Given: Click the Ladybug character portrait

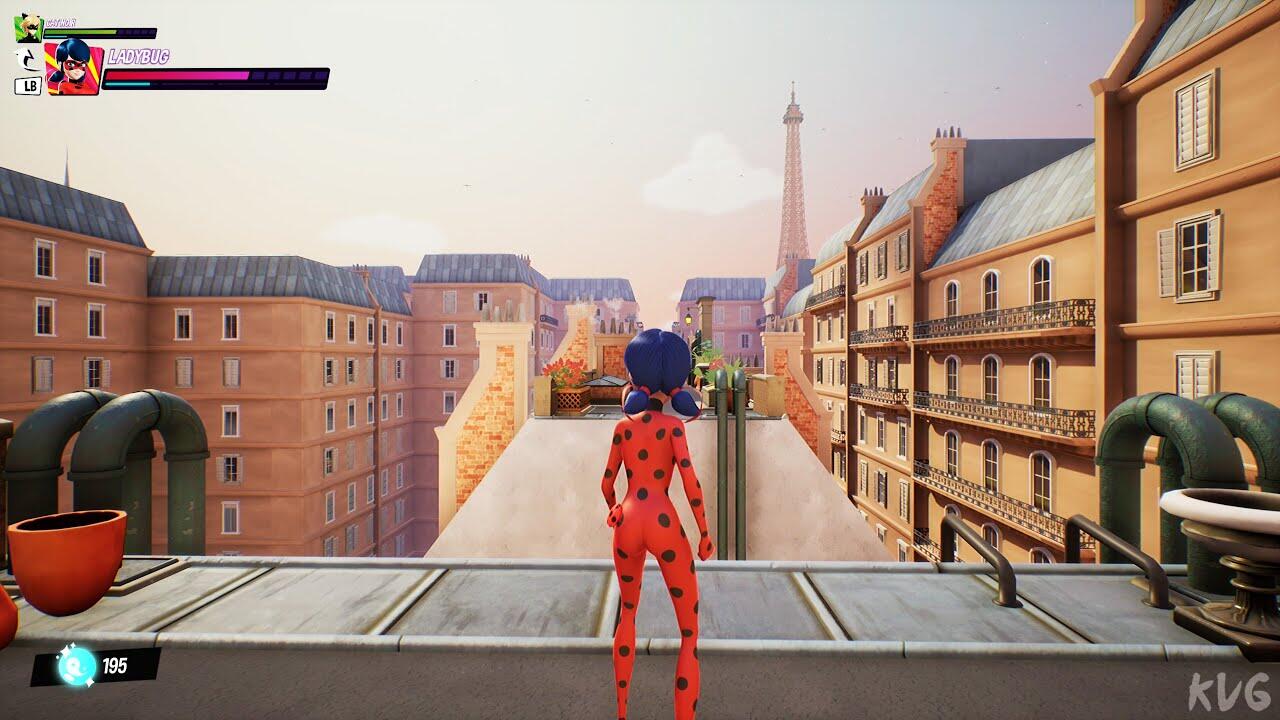Looking at the screenshot, I should [74, 68].
